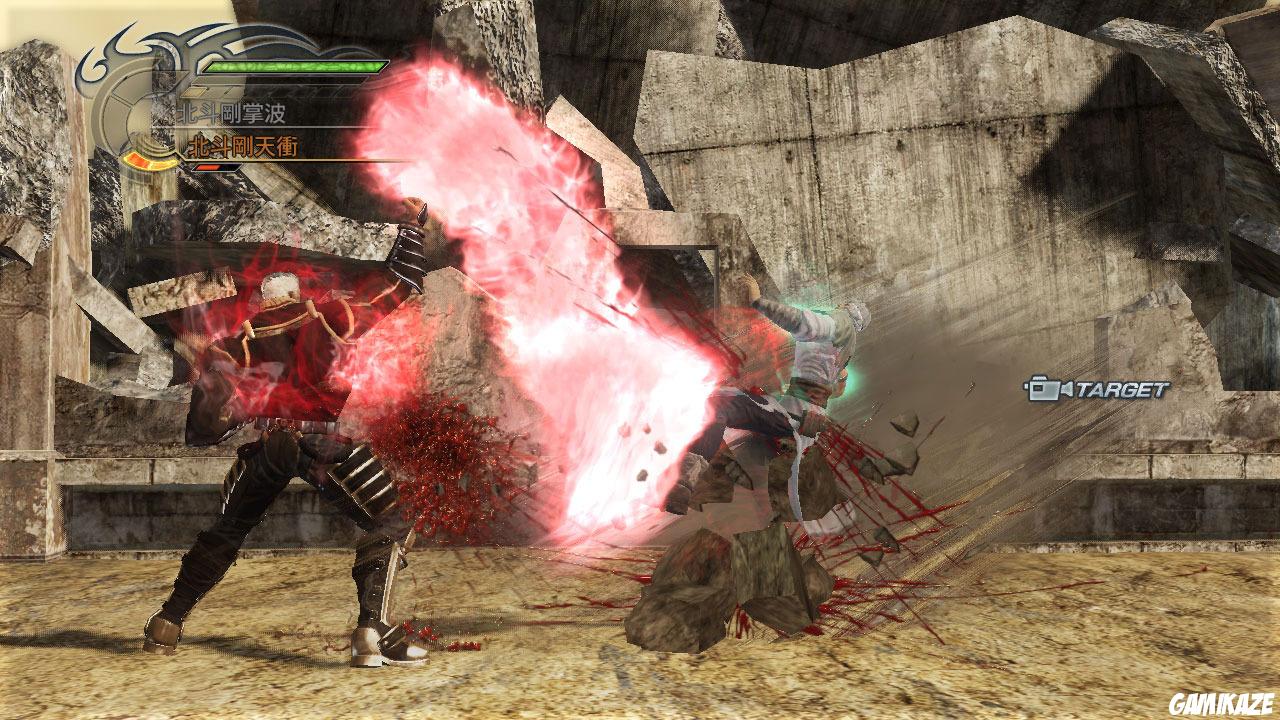Click the square button icon inside the camera
The height and width of the screenshot is (720, 1280).
coord(1037,387)
